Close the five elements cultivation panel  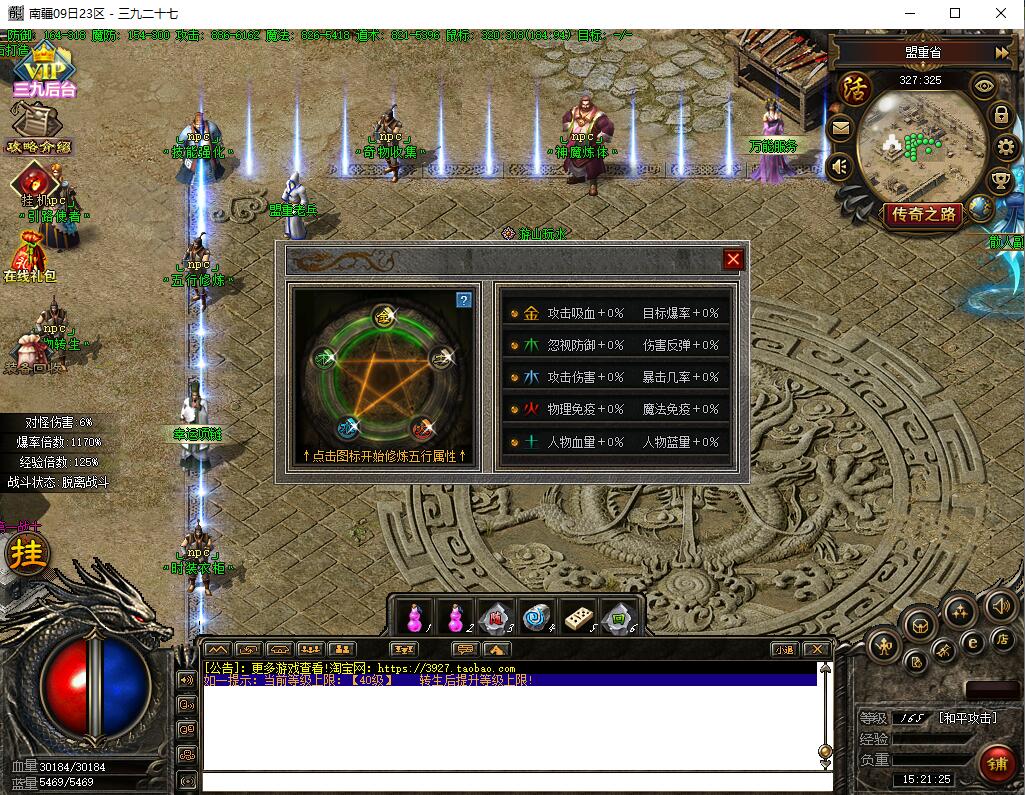[733, 260]
